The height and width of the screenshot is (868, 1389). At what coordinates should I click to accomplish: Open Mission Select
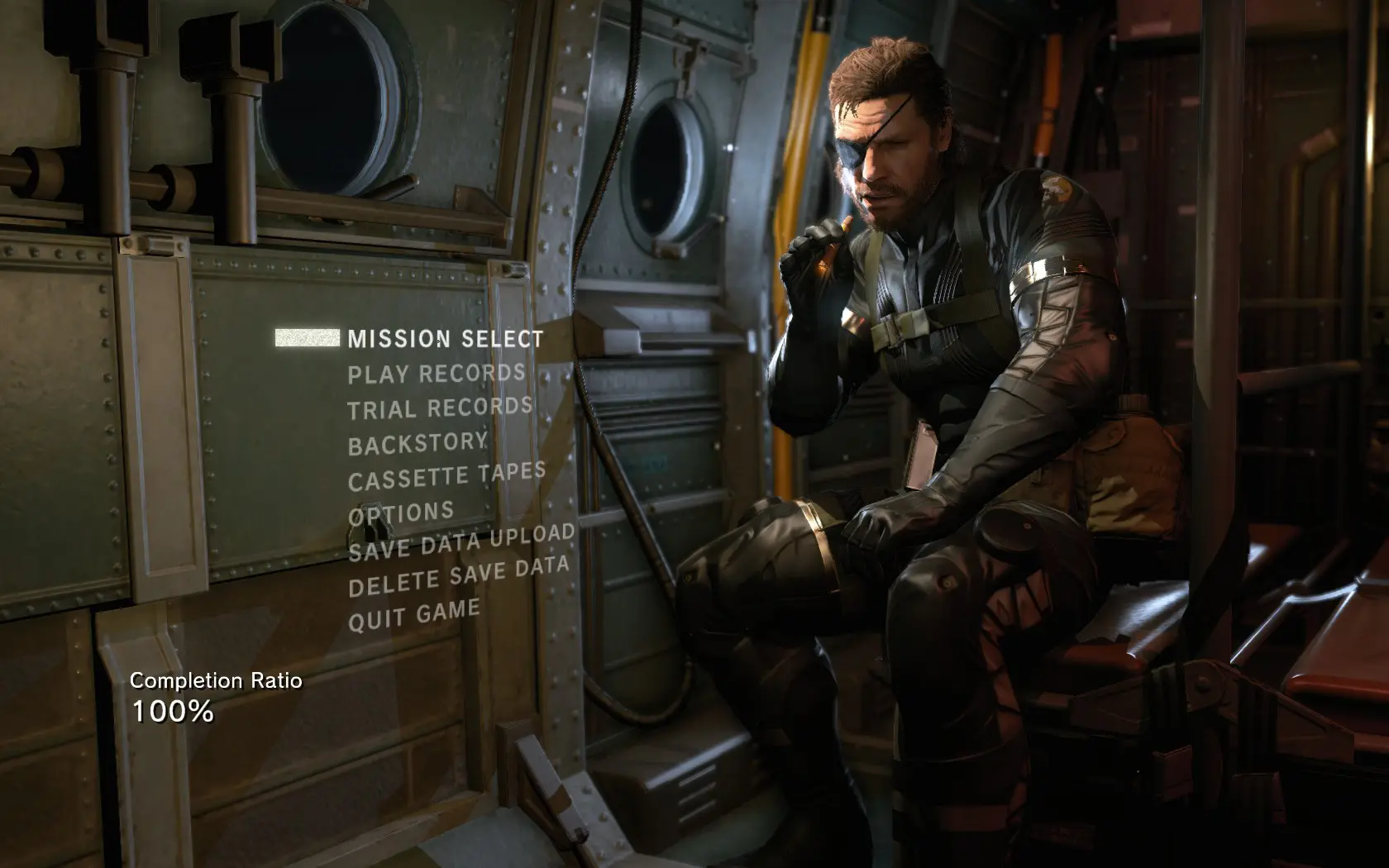point(445,339)
